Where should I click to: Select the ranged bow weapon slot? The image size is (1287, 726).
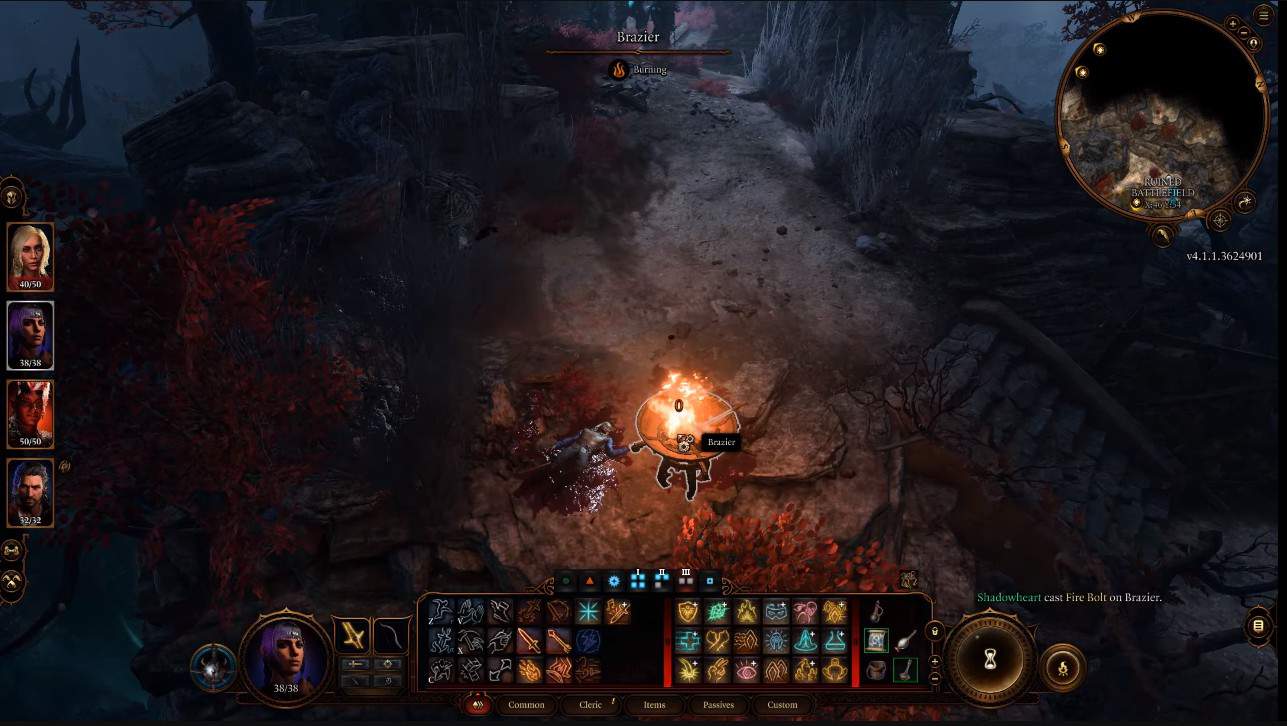tap(390, 636)
